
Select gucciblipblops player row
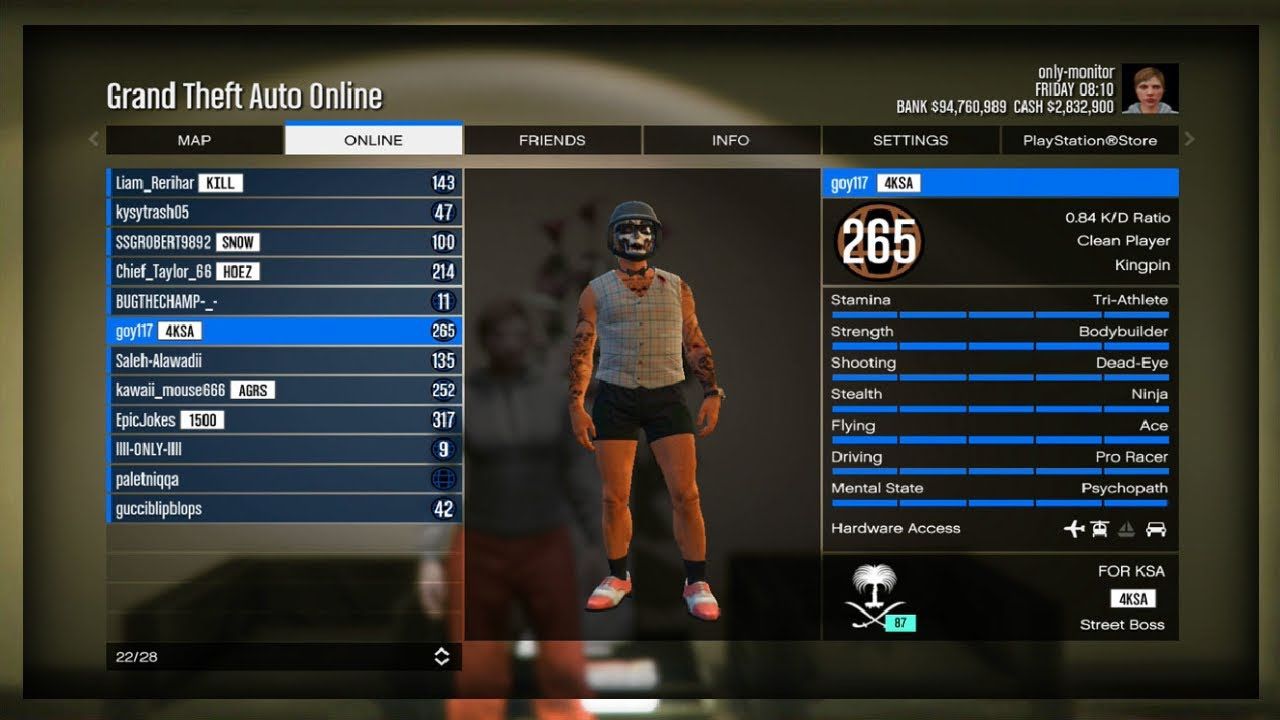tap(284, 509)
